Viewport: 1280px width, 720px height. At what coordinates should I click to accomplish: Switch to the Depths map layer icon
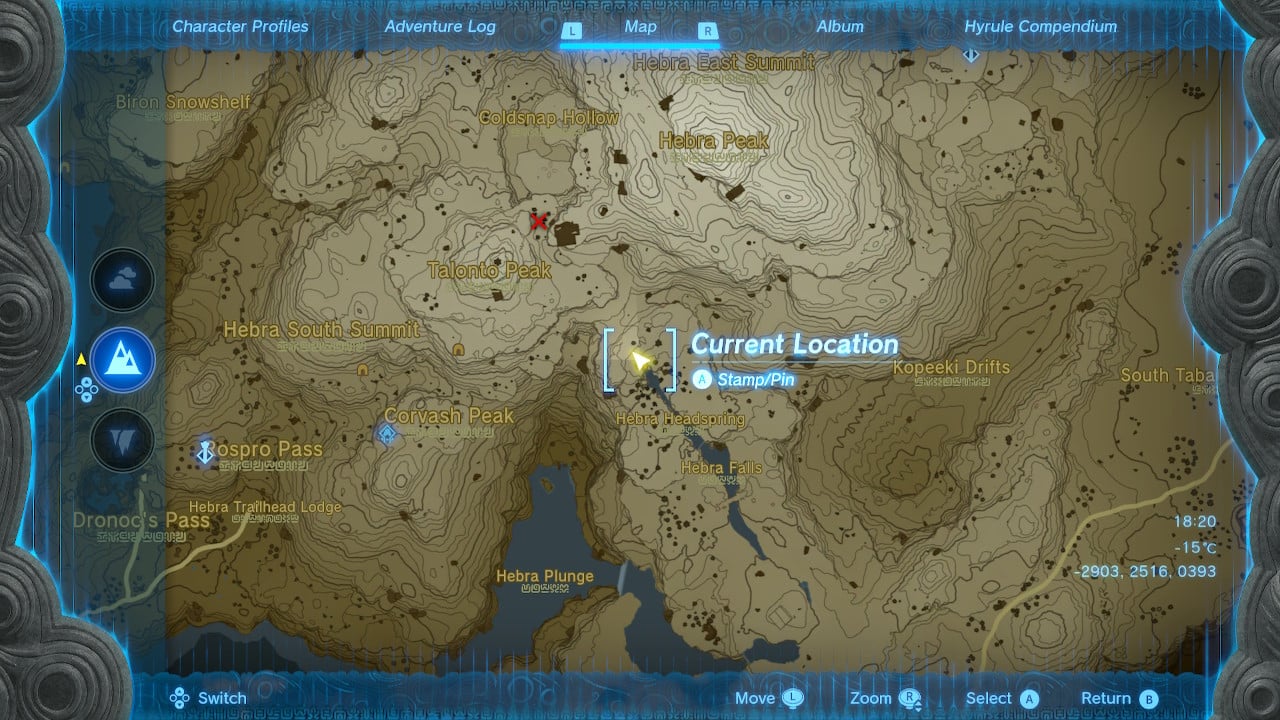[x=122, y=437]
